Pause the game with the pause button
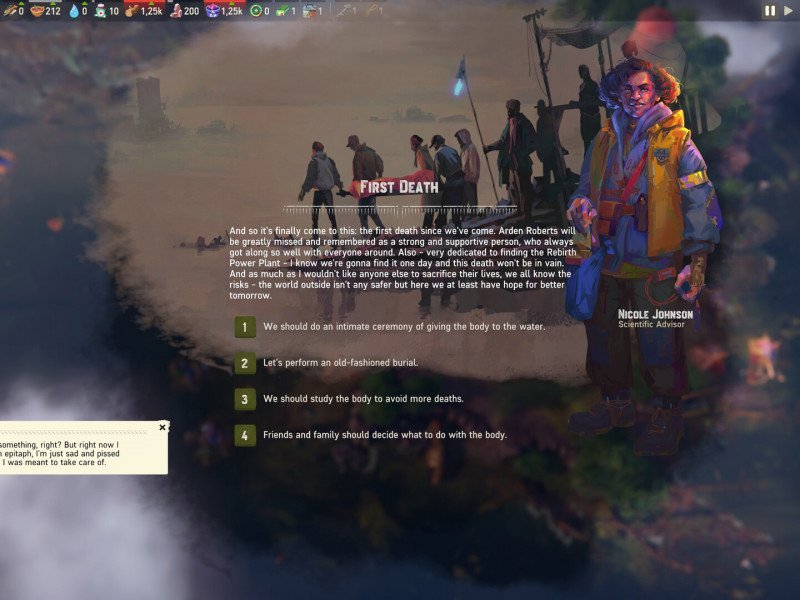Image resolution: width=800 pixels, height=600 pixels. 770,10
